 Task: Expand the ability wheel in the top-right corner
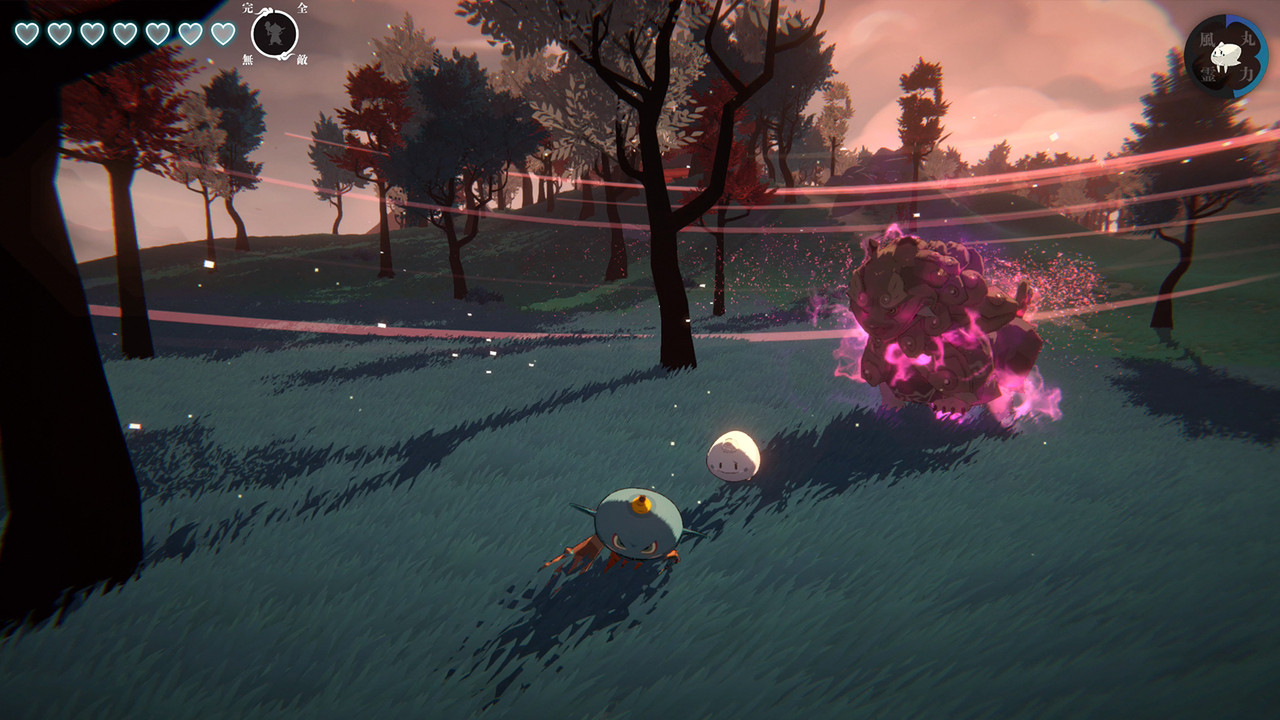click(1226, 55)
